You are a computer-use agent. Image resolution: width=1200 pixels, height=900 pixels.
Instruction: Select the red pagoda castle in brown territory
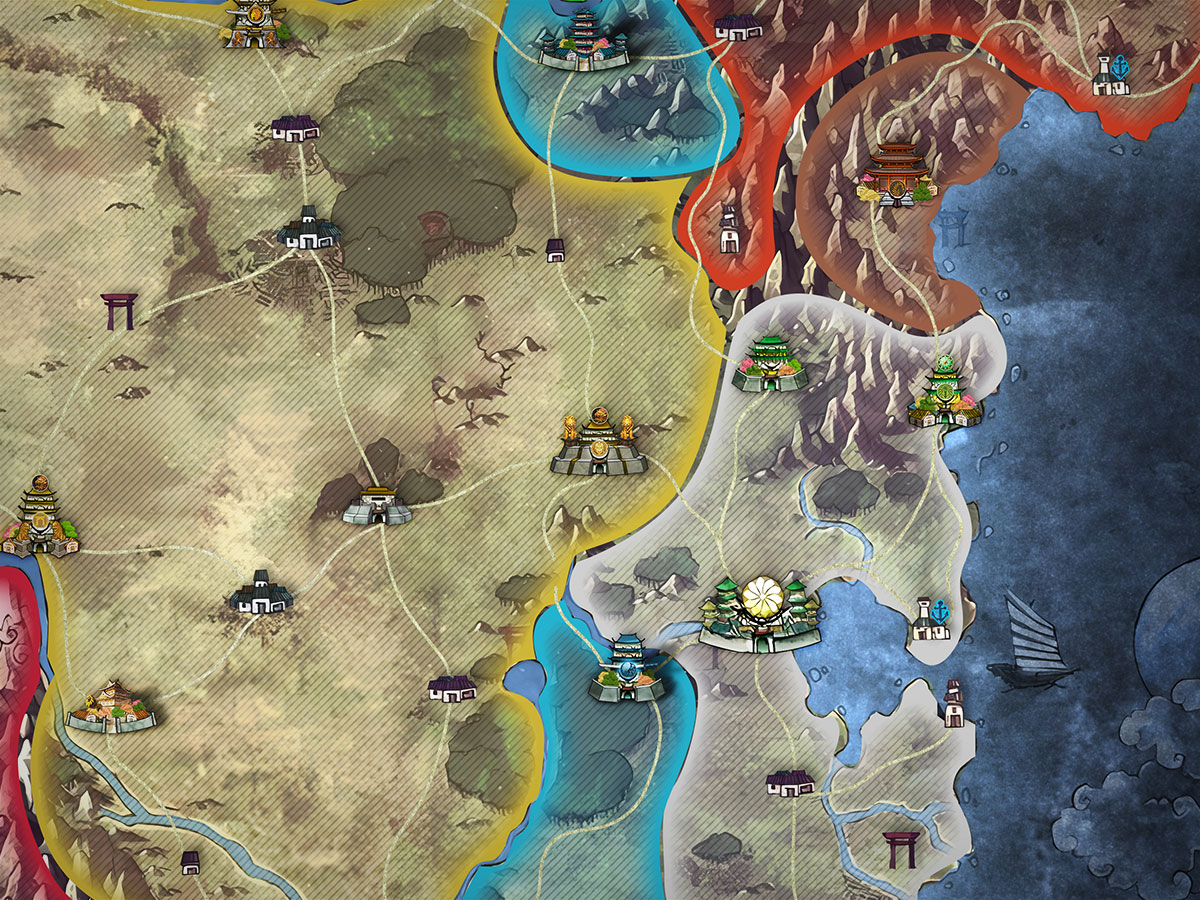point(895,176)
